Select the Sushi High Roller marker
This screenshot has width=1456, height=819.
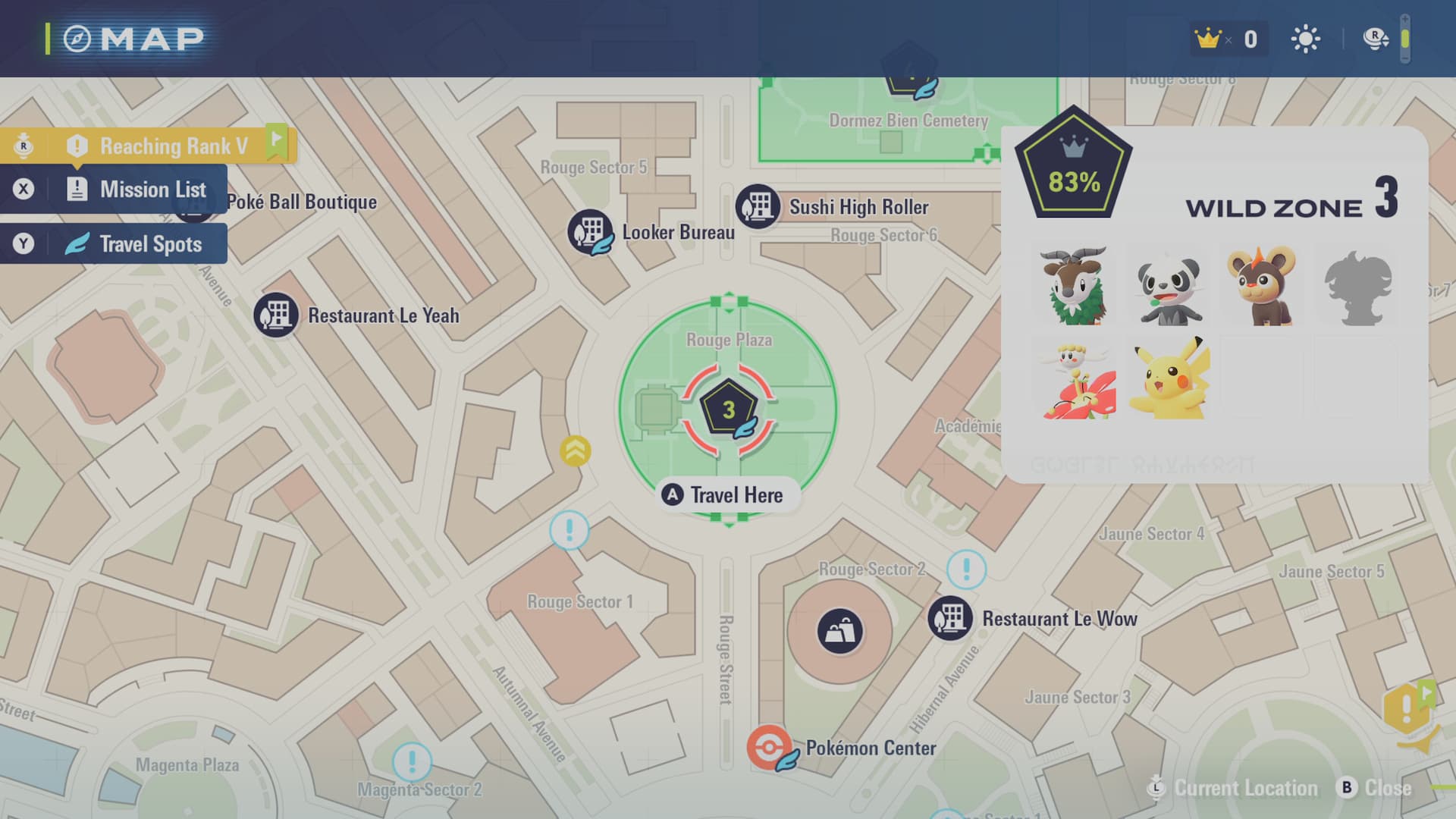point(758,206)
